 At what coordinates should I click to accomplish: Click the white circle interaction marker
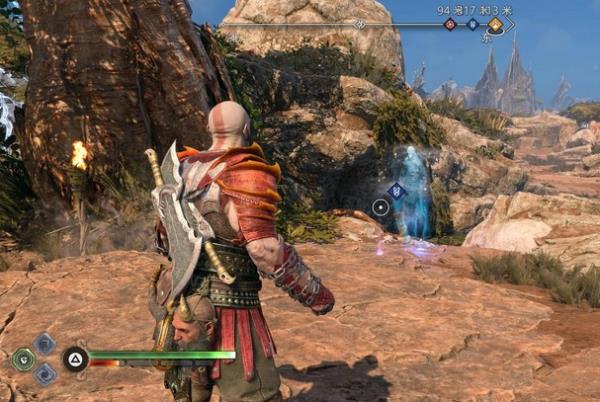pyautogui.click(x=380, y=208)
